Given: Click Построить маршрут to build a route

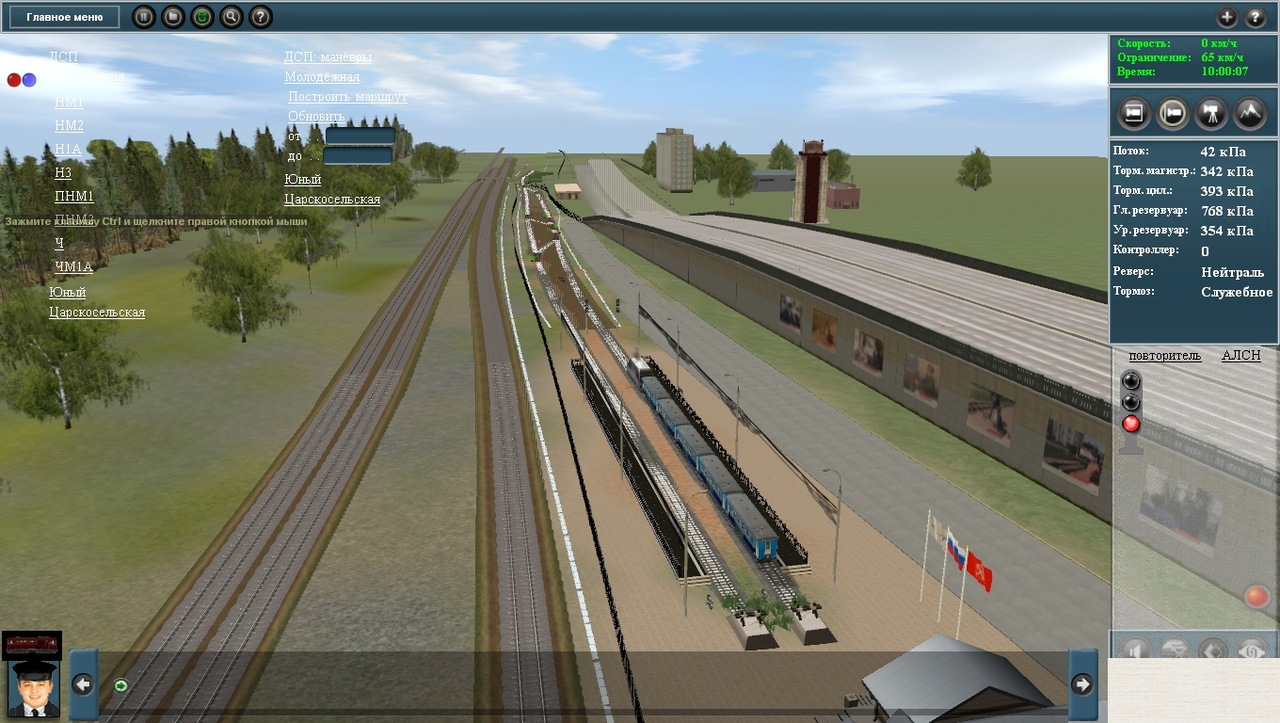Looking at the screenshot, I should 347,97.
